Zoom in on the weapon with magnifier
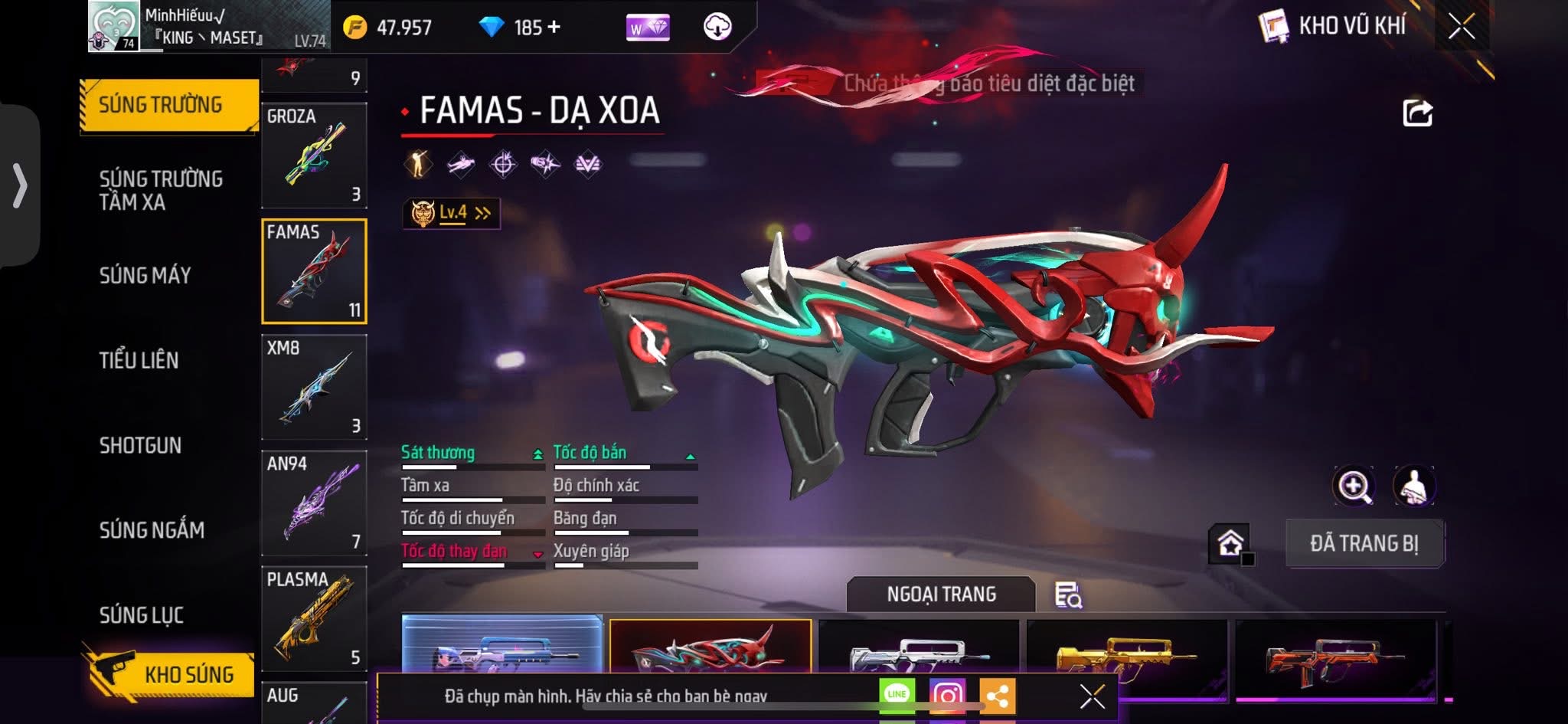Image resolution: width=1568 pixels, height=724 pixels. tap(1354, 486)
